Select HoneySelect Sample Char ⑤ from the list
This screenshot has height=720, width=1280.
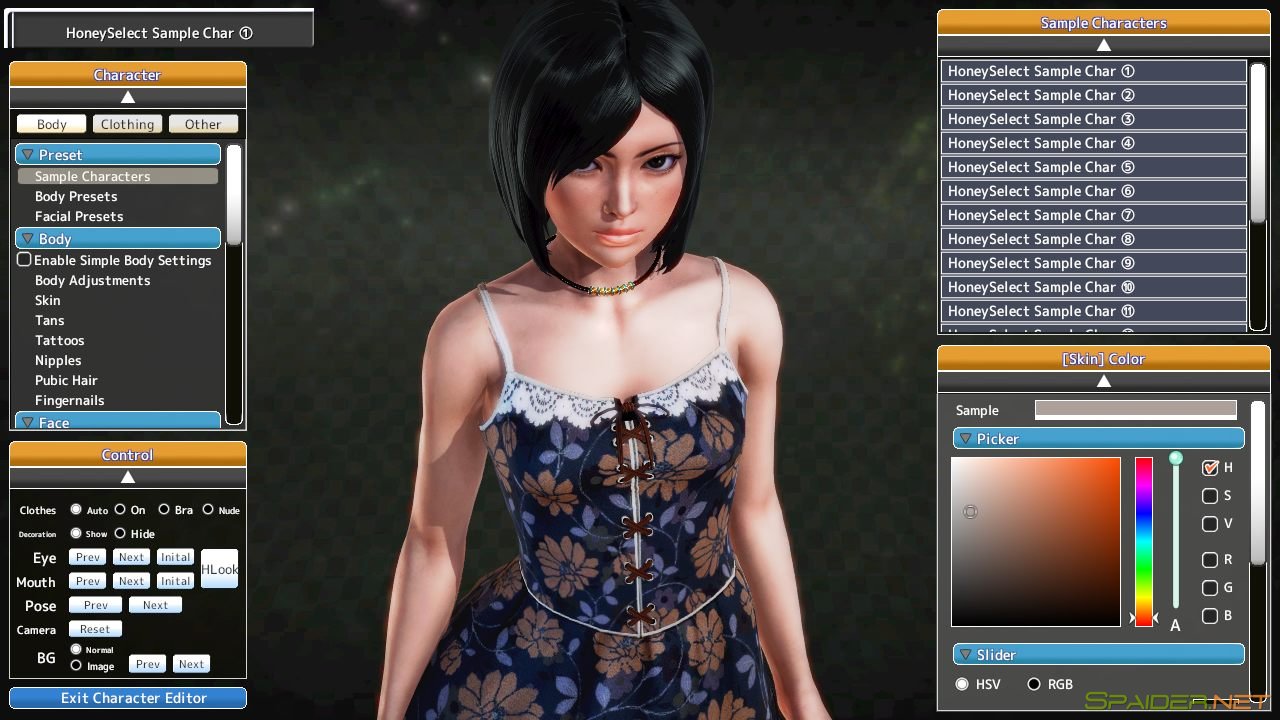1094,167
